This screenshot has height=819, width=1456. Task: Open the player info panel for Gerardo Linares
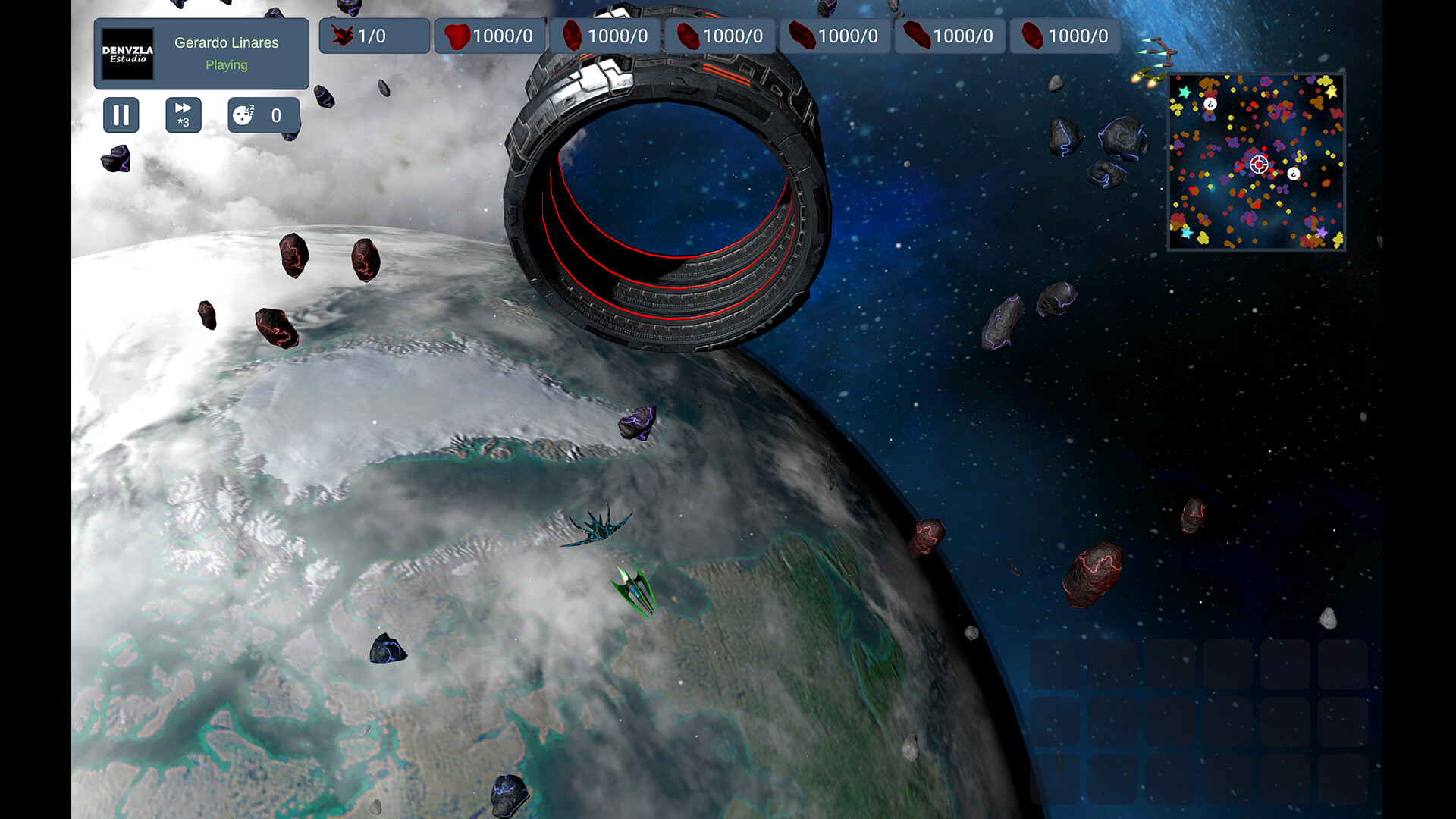tap(201, 53)
